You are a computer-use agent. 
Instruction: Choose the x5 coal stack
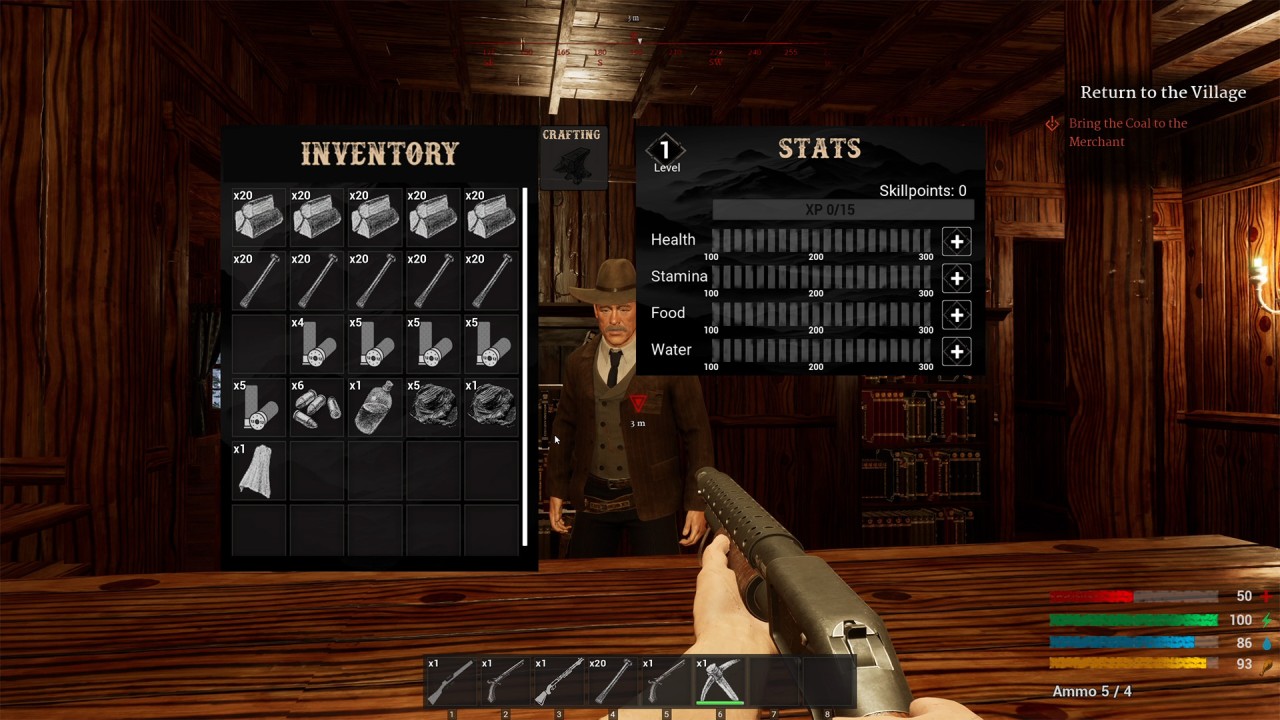tap(433, 408)
